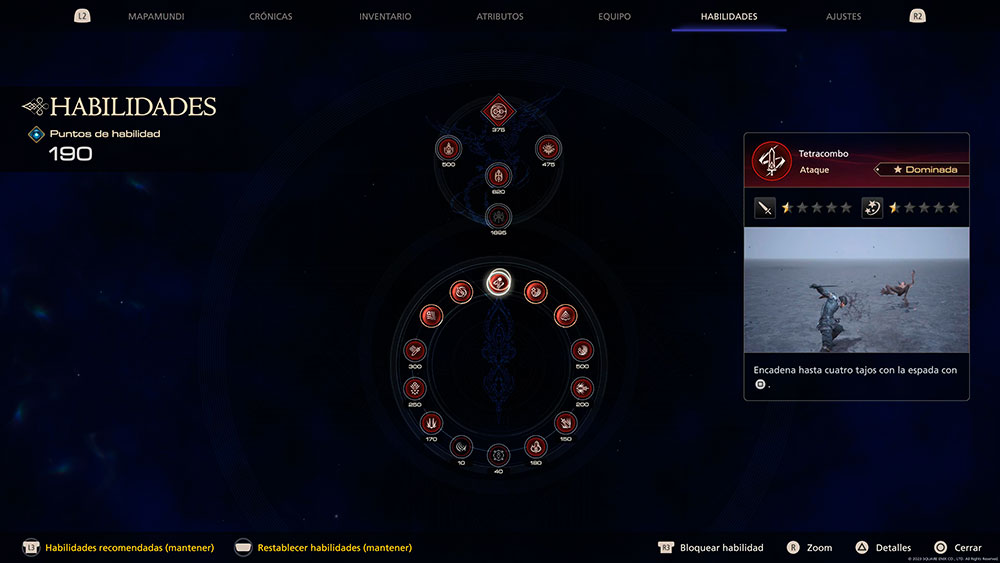Pick the central skill node costing 620
Image resolution: width=1000 pixels, height=563 pixels.
497,177
